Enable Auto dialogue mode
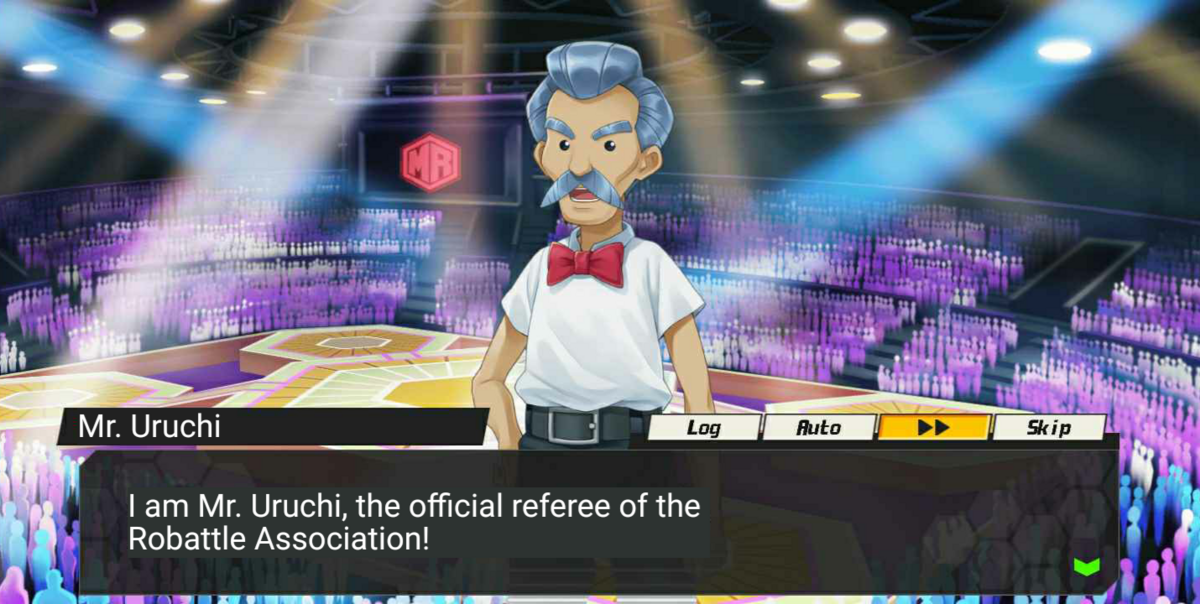Viewport: 1200px width, 604px height. click(818, 428)
